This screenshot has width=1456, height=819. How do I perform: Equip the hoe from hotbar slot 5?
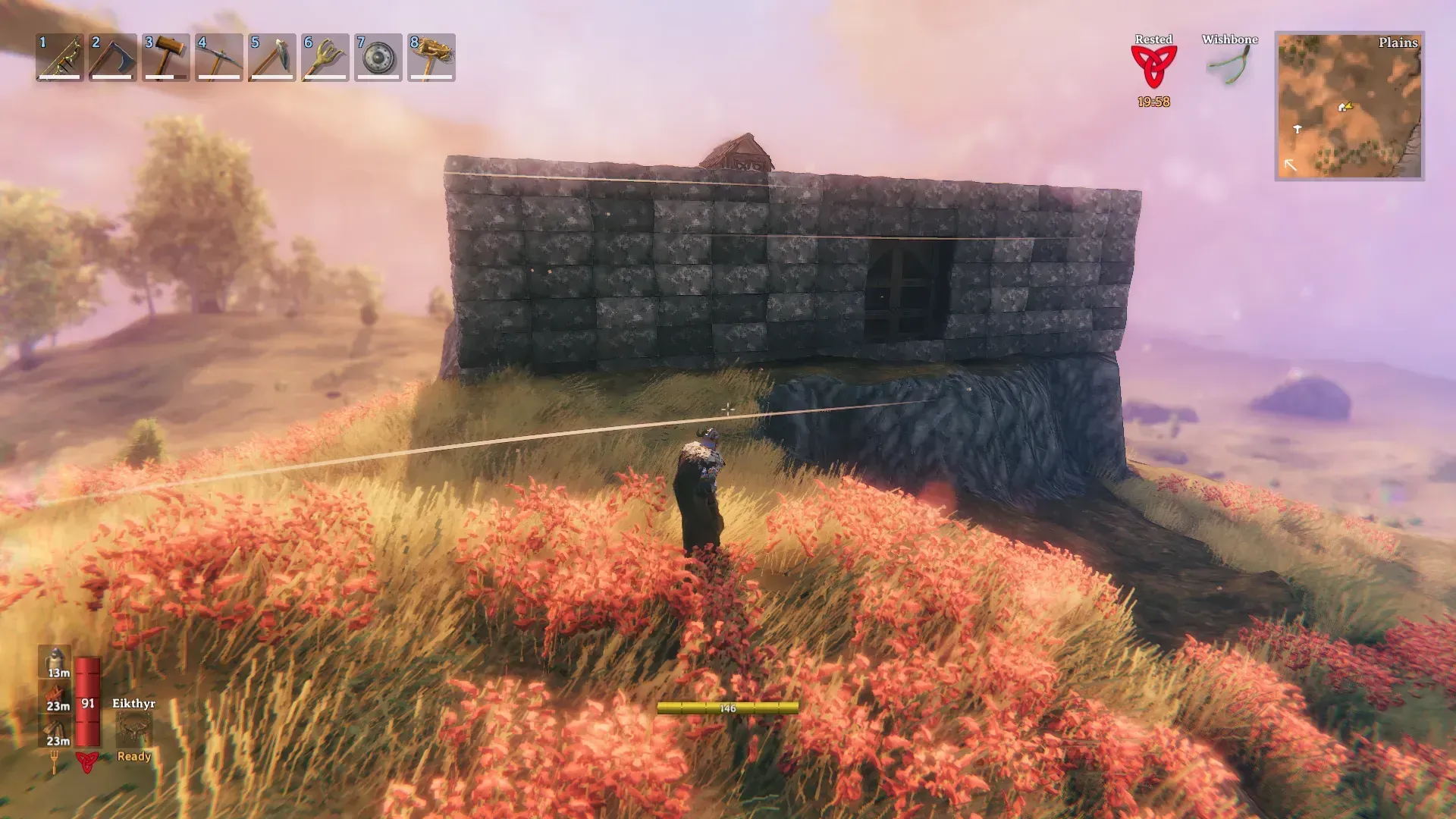[272, 57]
